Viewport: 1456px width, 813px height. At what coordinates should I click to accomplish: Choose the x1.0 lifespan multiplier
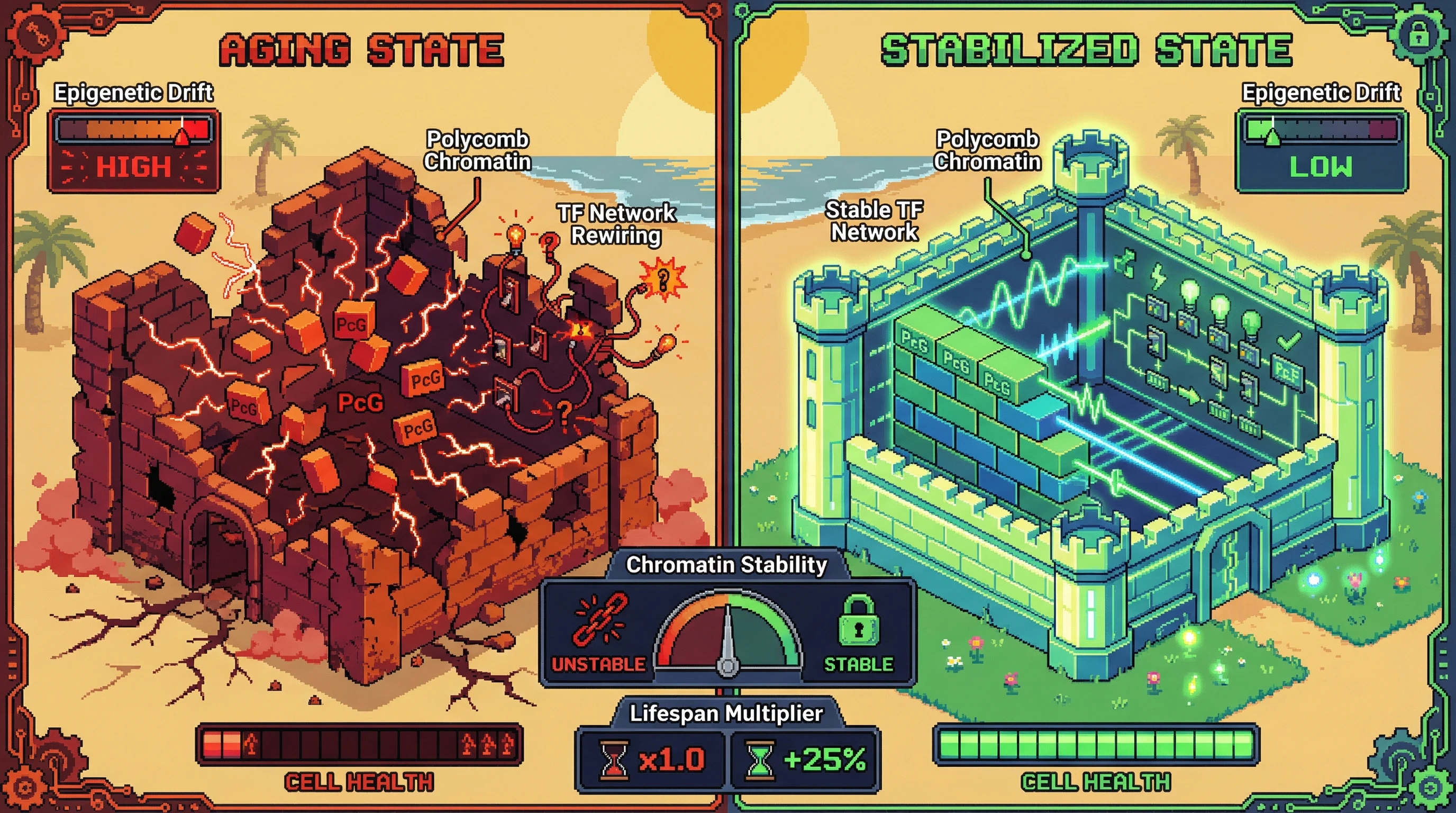click(x=652, y=758)
